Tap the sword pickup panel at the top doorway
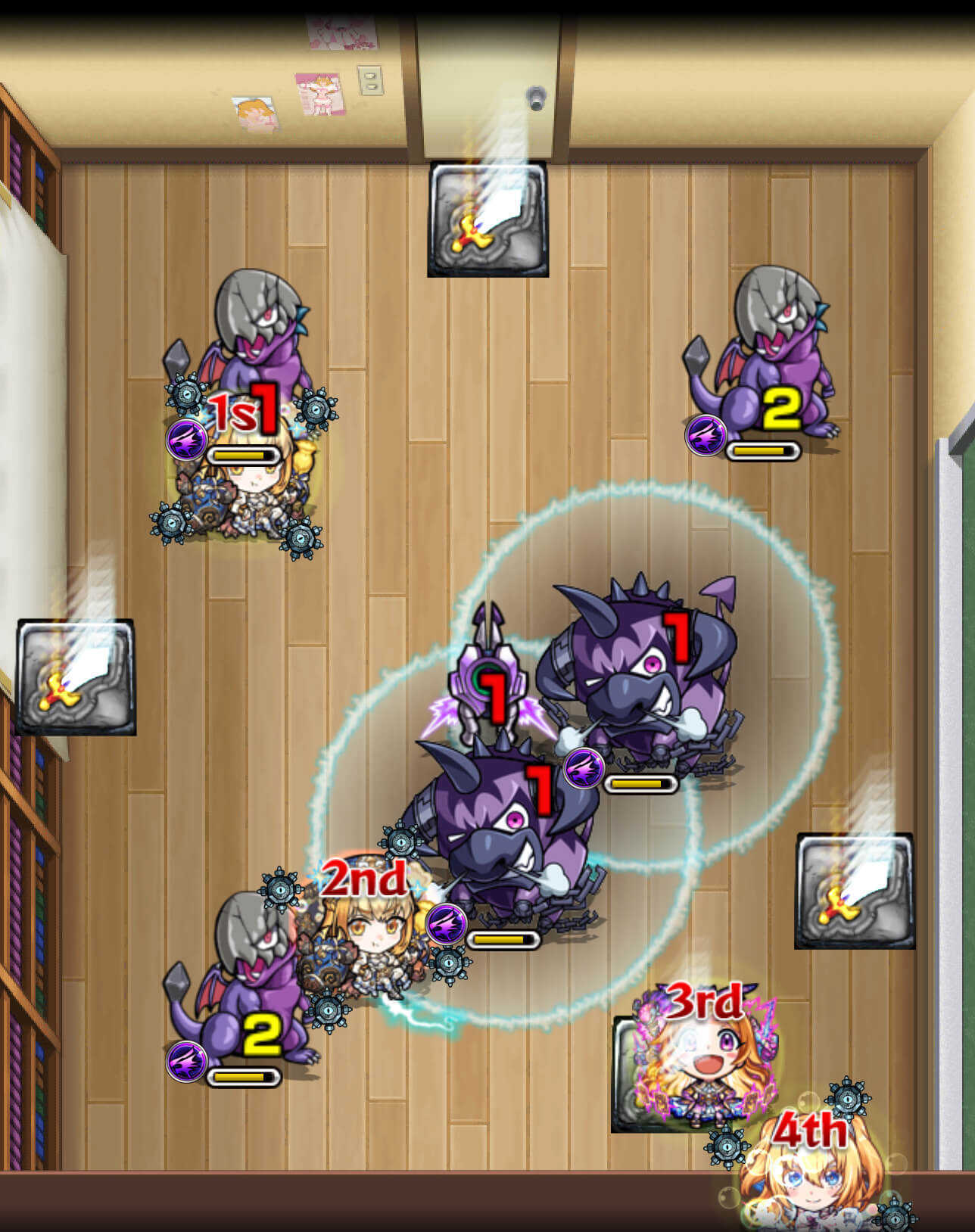 tap(488, 218)
